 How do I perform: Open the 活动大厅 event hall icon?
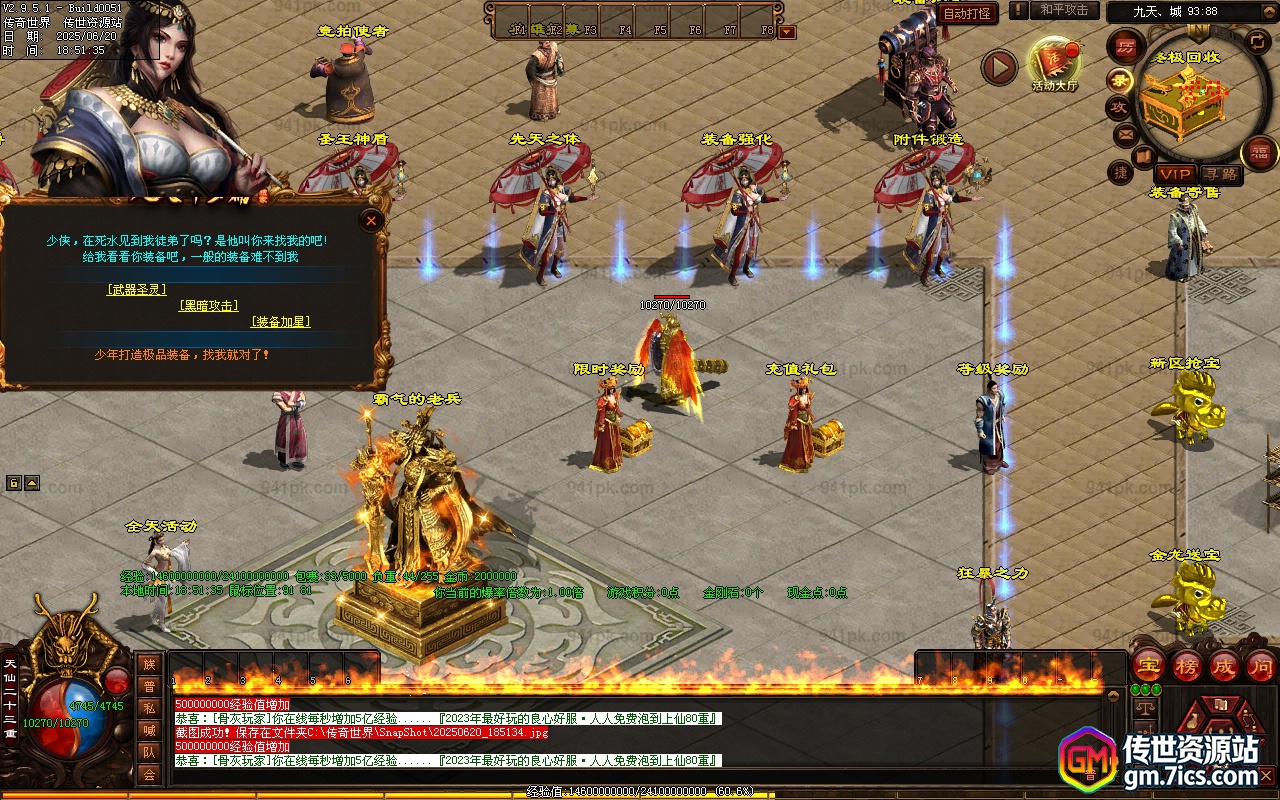click(1055, 62)
